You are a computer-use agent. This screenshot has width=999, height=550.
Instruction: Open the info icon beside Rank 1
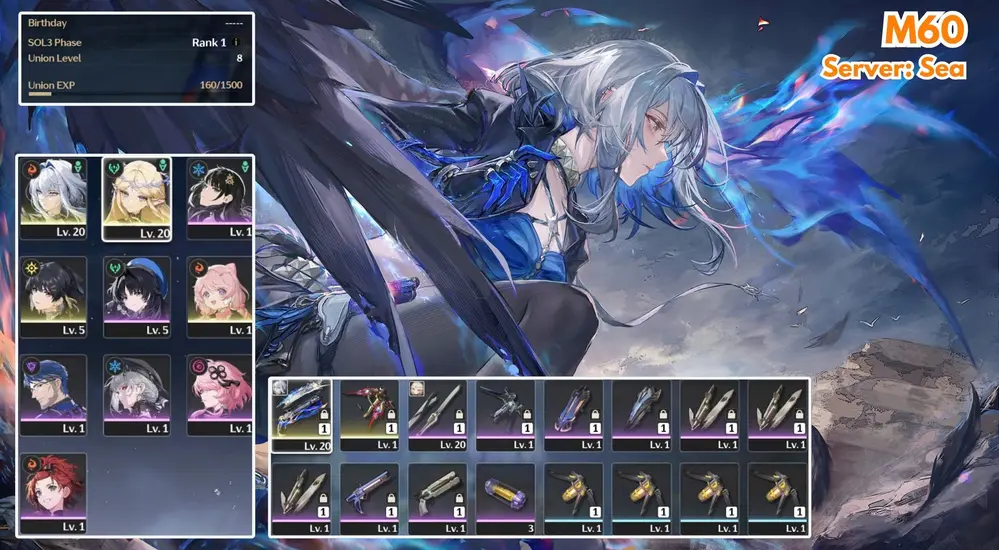click(x=236, y=43)
